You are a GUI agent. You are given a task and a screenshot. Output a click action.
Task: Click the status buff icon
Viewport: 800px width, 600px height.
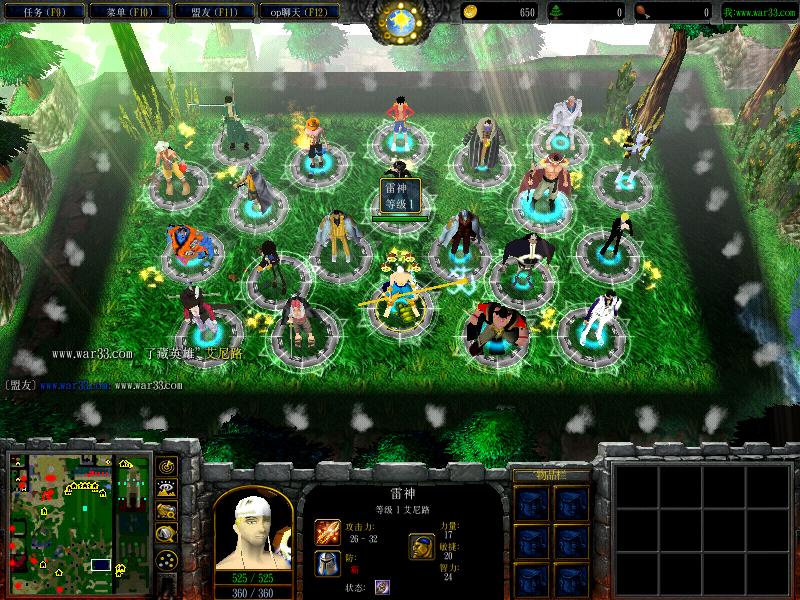pyautogui.click(x=382, y=587)
